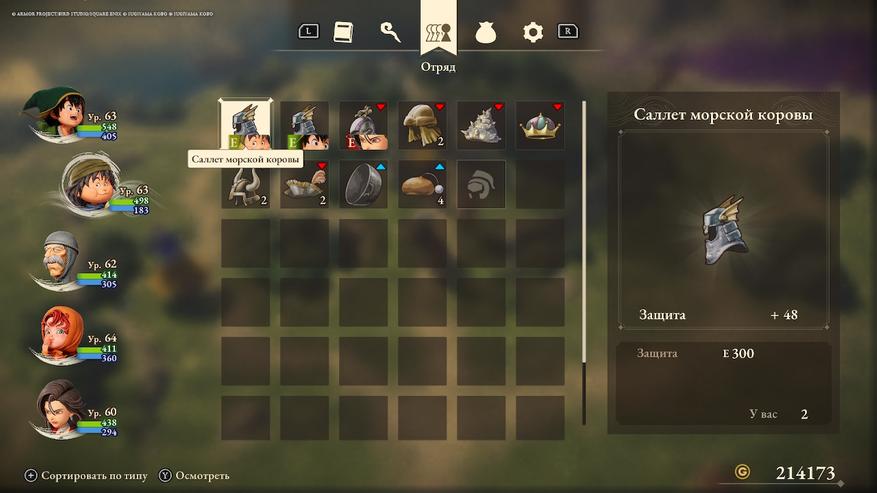Select the highlighted Саллет морской коровы helmet slot
The height and width of the screenshot is (493, 877).
pyautogui.click(x=245, y=125)
